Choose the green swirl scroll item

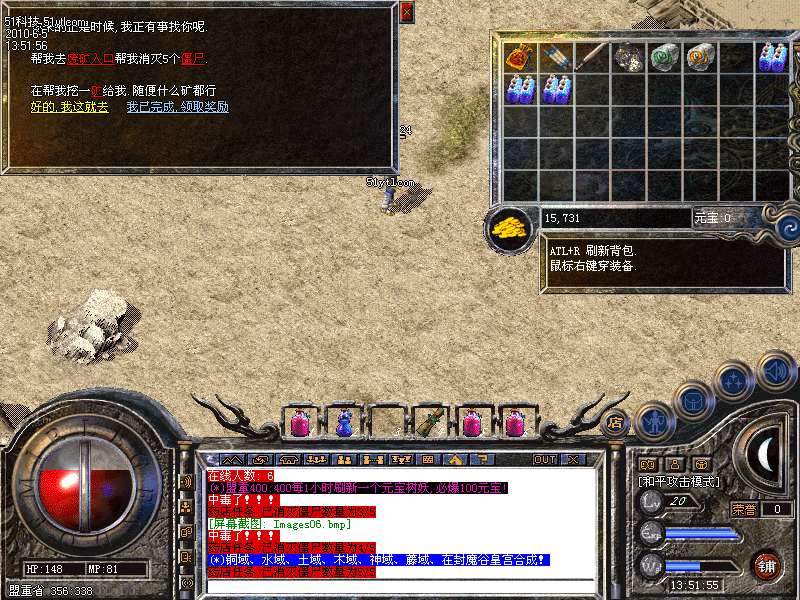click(x=663, y=57)
